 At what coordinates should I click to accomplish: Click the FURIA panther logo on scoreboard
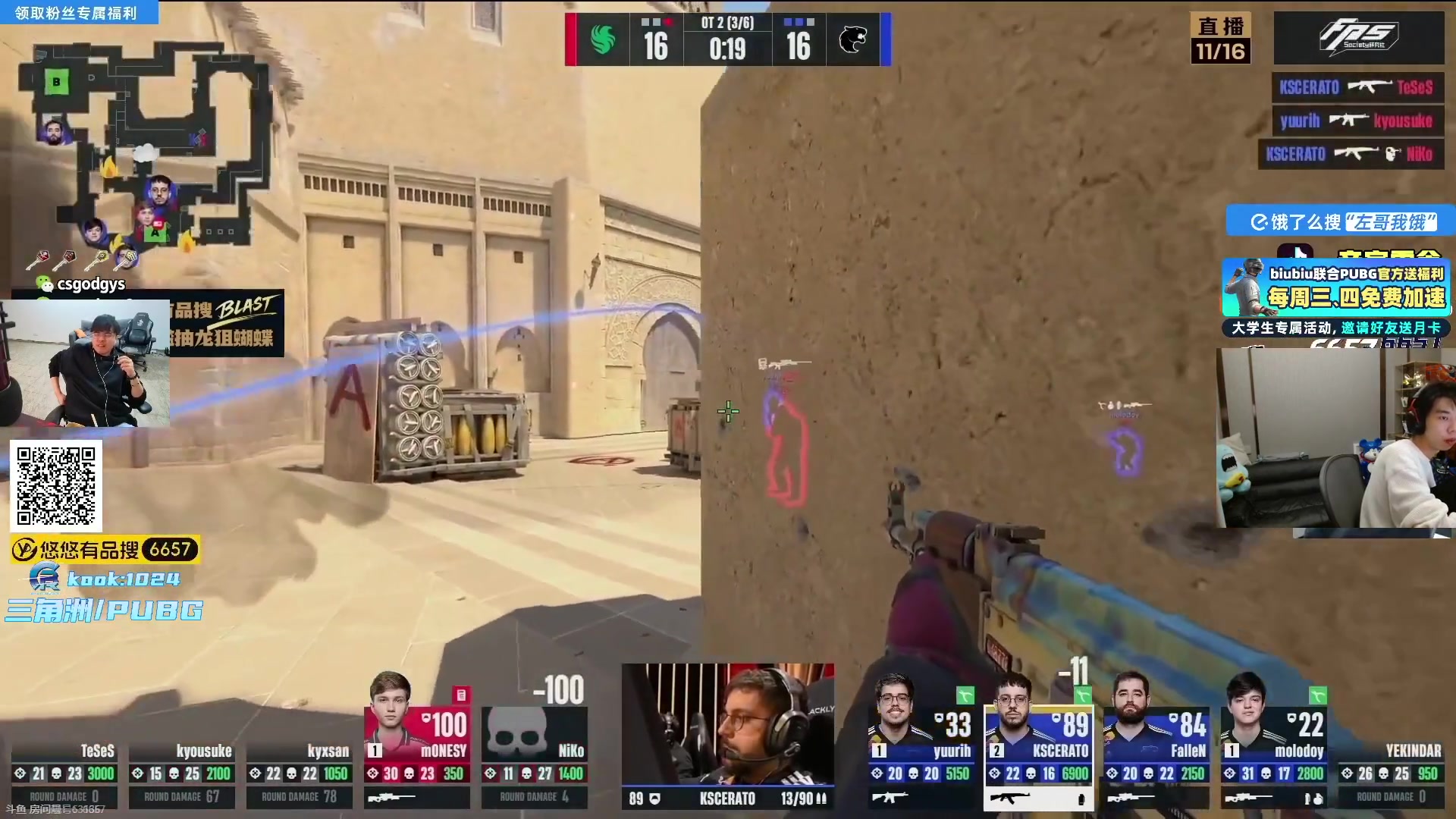pyautogui.click(x=853, y=39)
